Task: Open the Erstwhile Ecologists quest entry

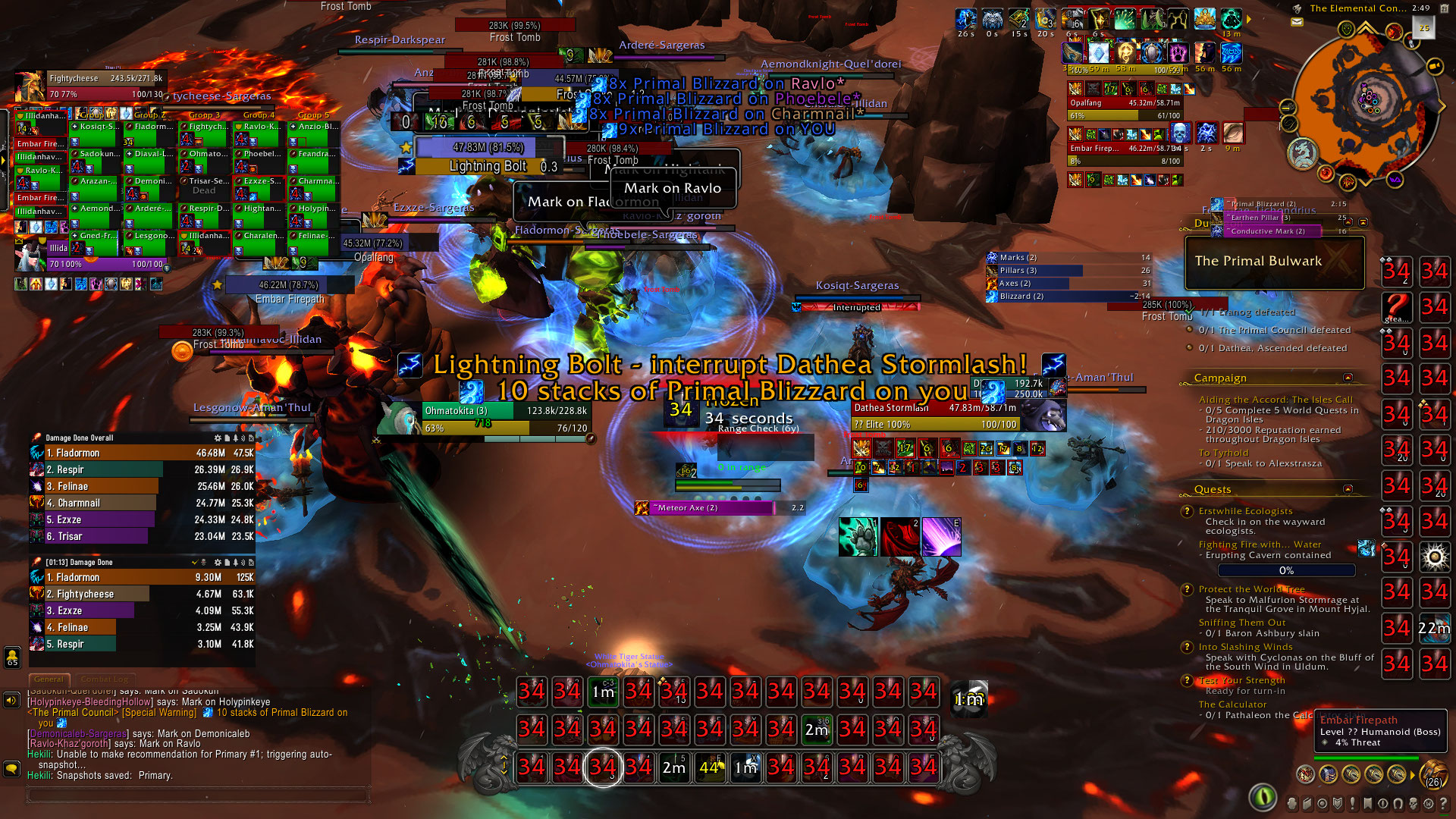Action: [1245, 511]
